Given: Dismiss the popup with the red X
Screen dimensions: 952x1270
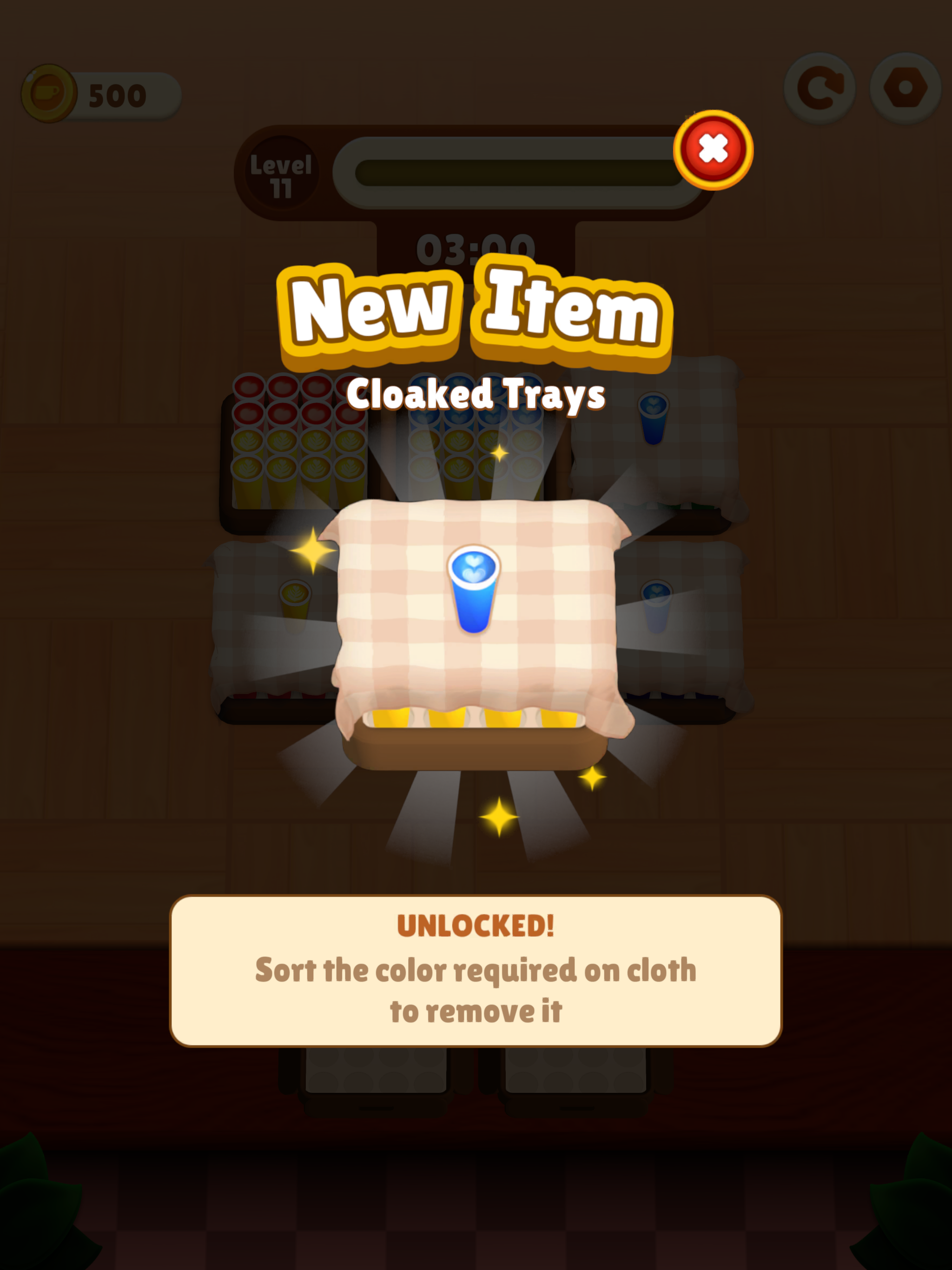Looking at the screenshot, I should [714, 148].
